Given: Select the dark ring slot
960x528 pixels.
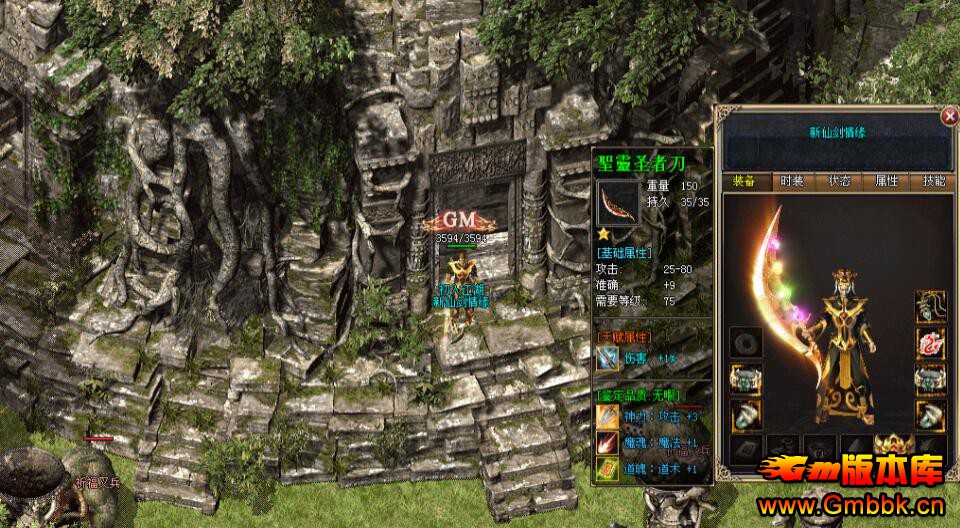Looking at the screenshot, I should (x=745, y=343).
